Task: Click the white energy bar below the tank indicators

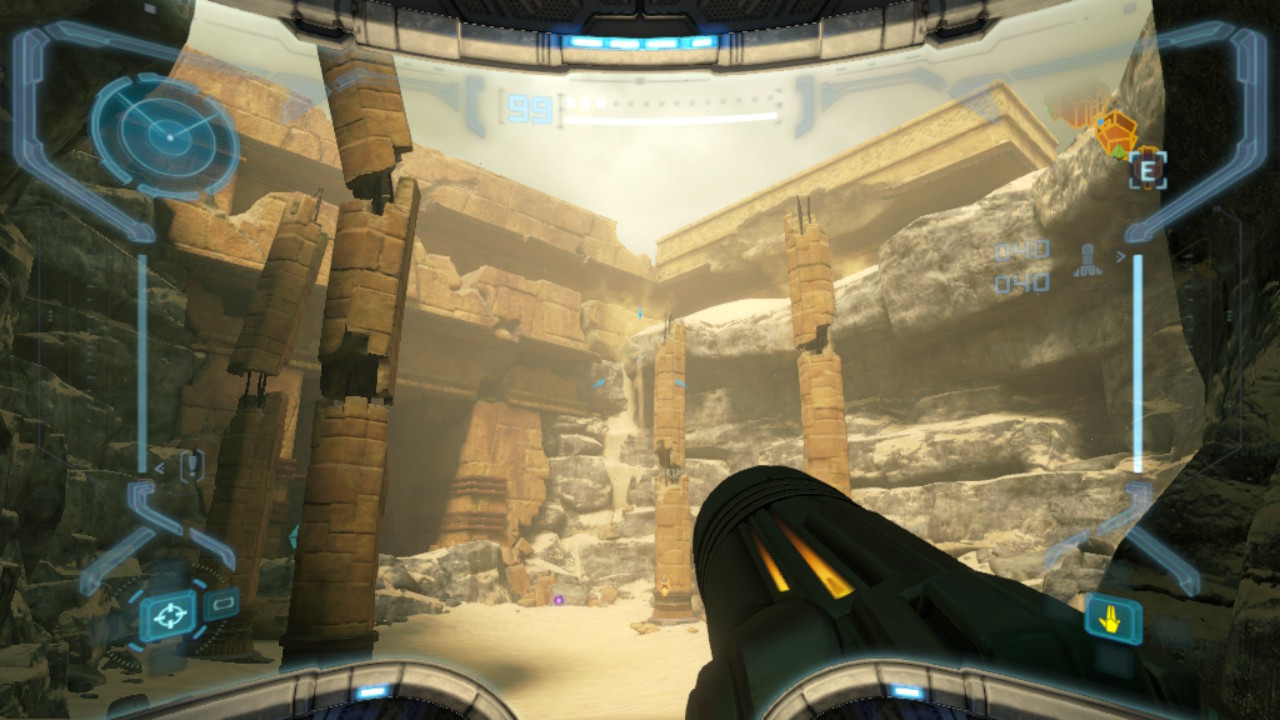Action: point(670,117)
